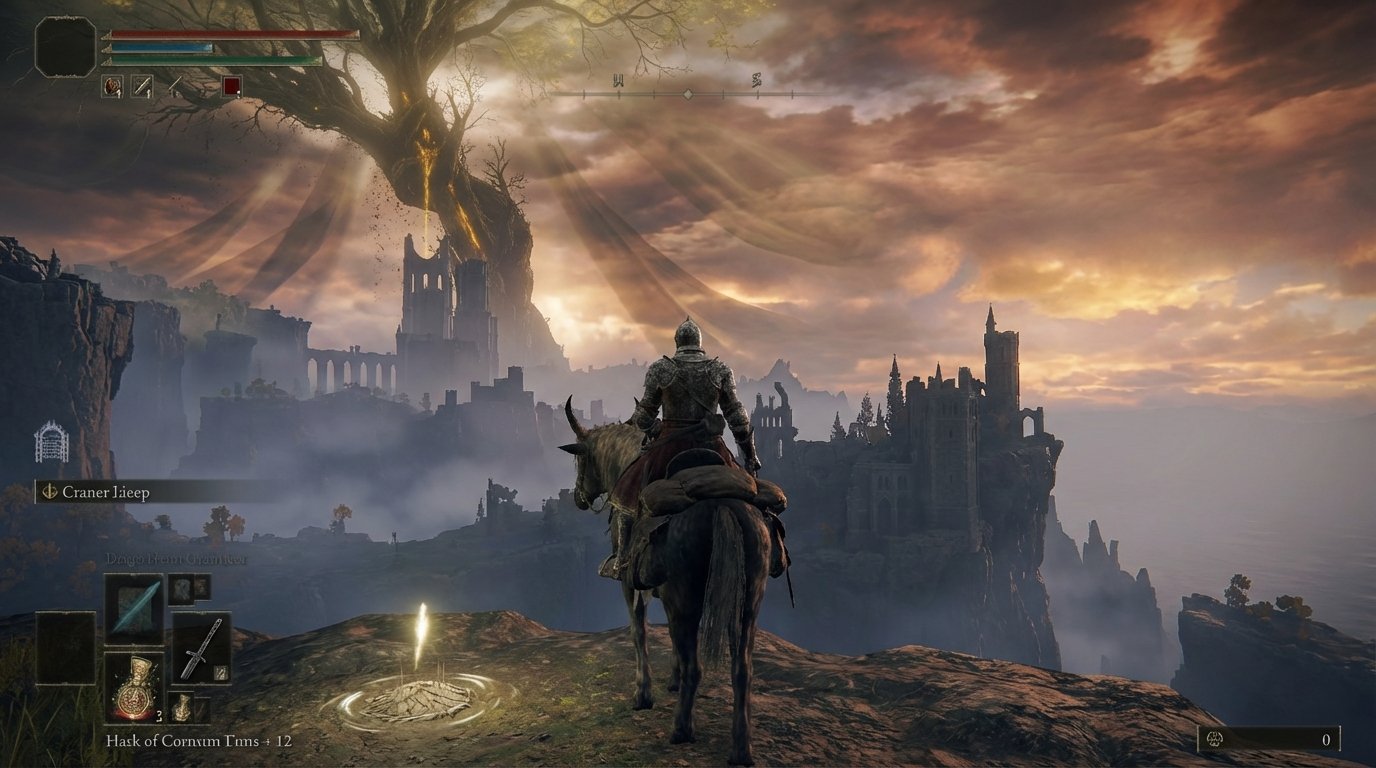Click the shield talisman icon beside the status bars

(112, 86)
